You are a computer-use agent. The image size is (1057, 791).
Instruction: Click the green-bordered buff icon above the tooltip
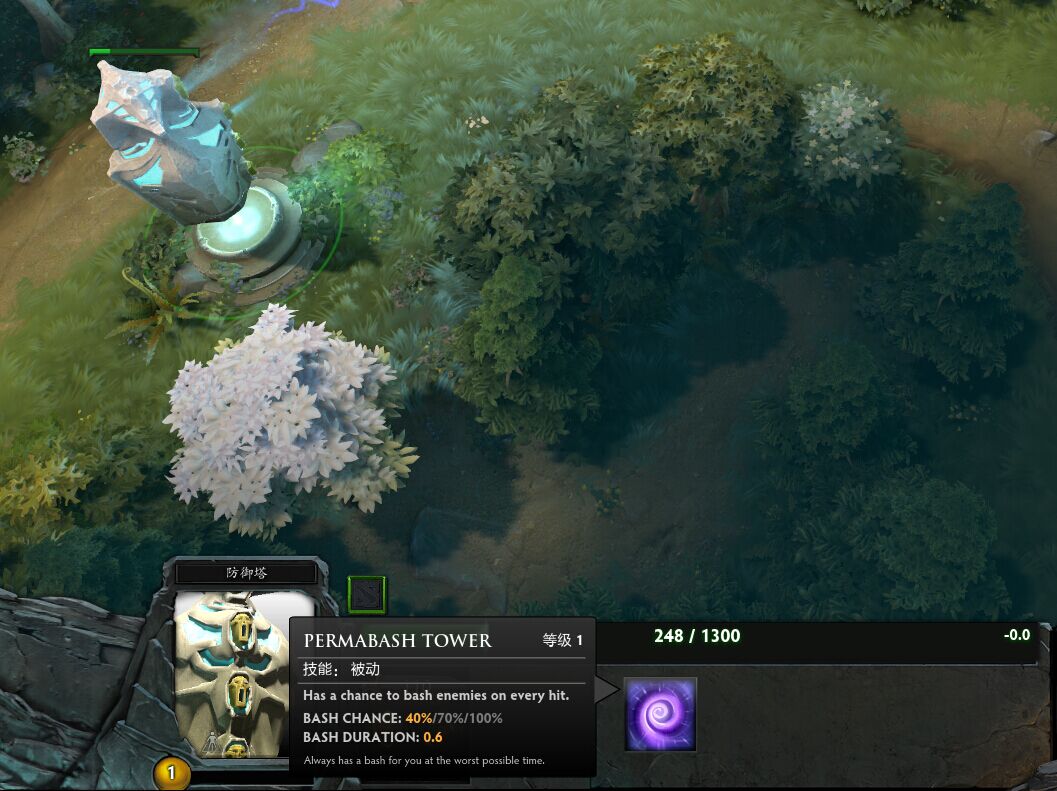(366, 595)
